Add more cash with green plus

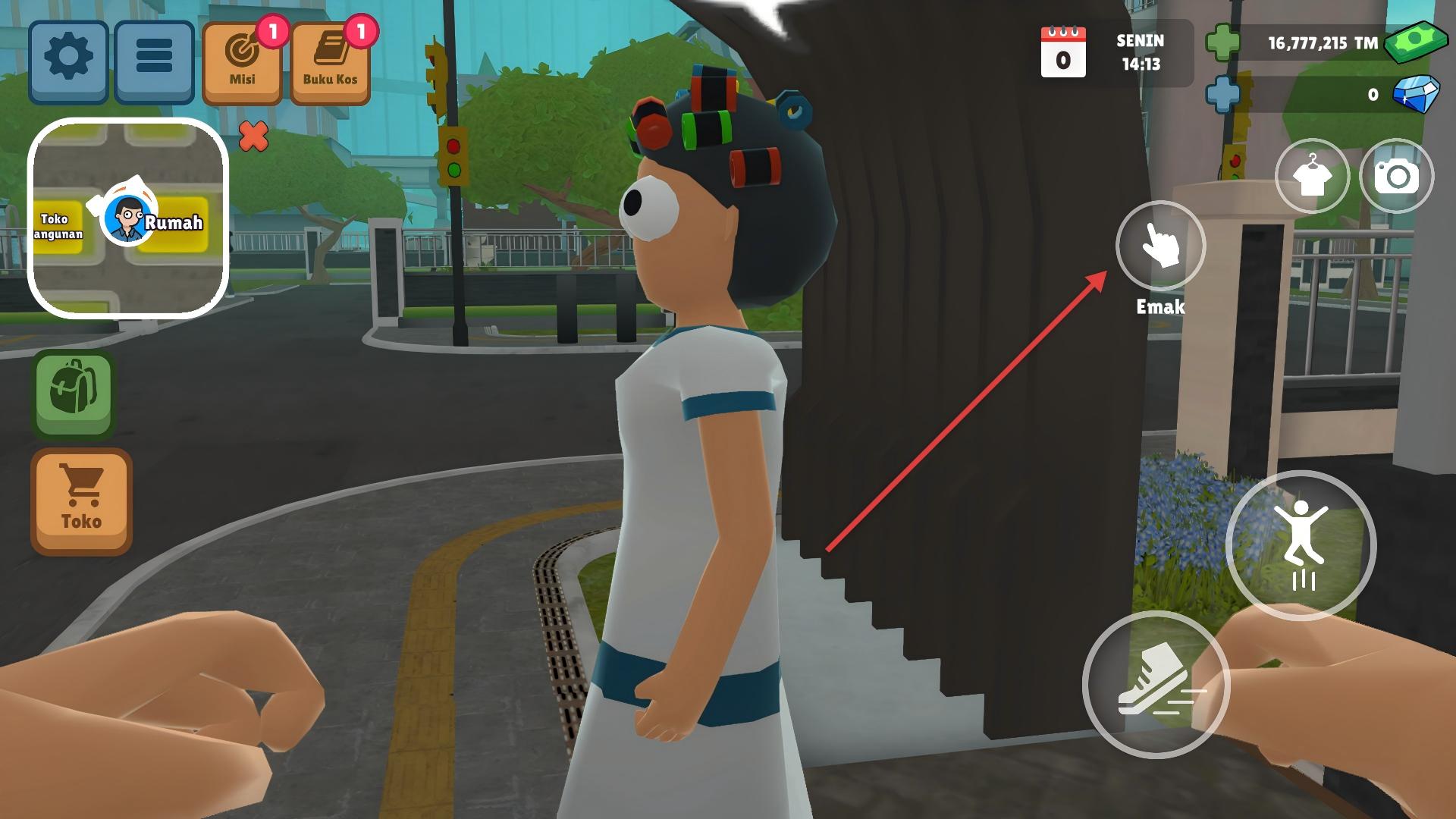pyautogui.click(x=1222, y=43)
